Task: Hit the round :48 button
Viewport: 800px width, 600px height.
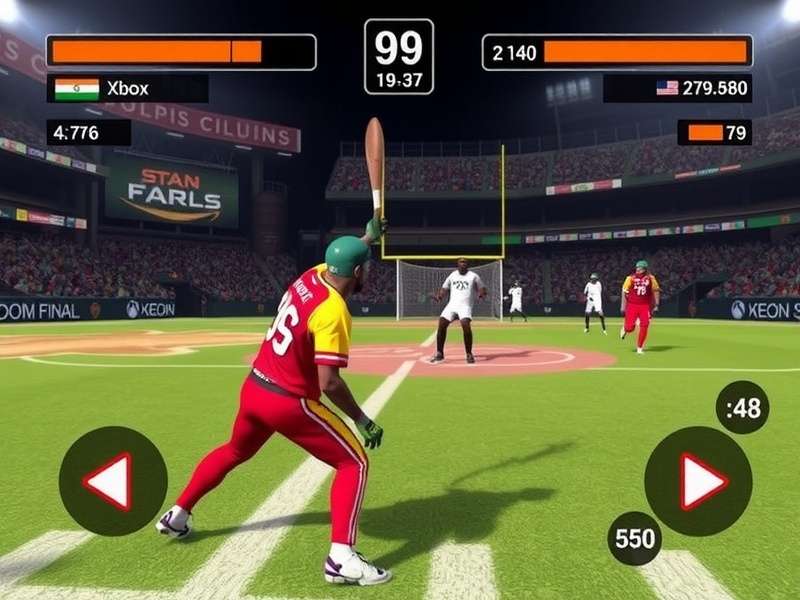Action: [743, 407]
